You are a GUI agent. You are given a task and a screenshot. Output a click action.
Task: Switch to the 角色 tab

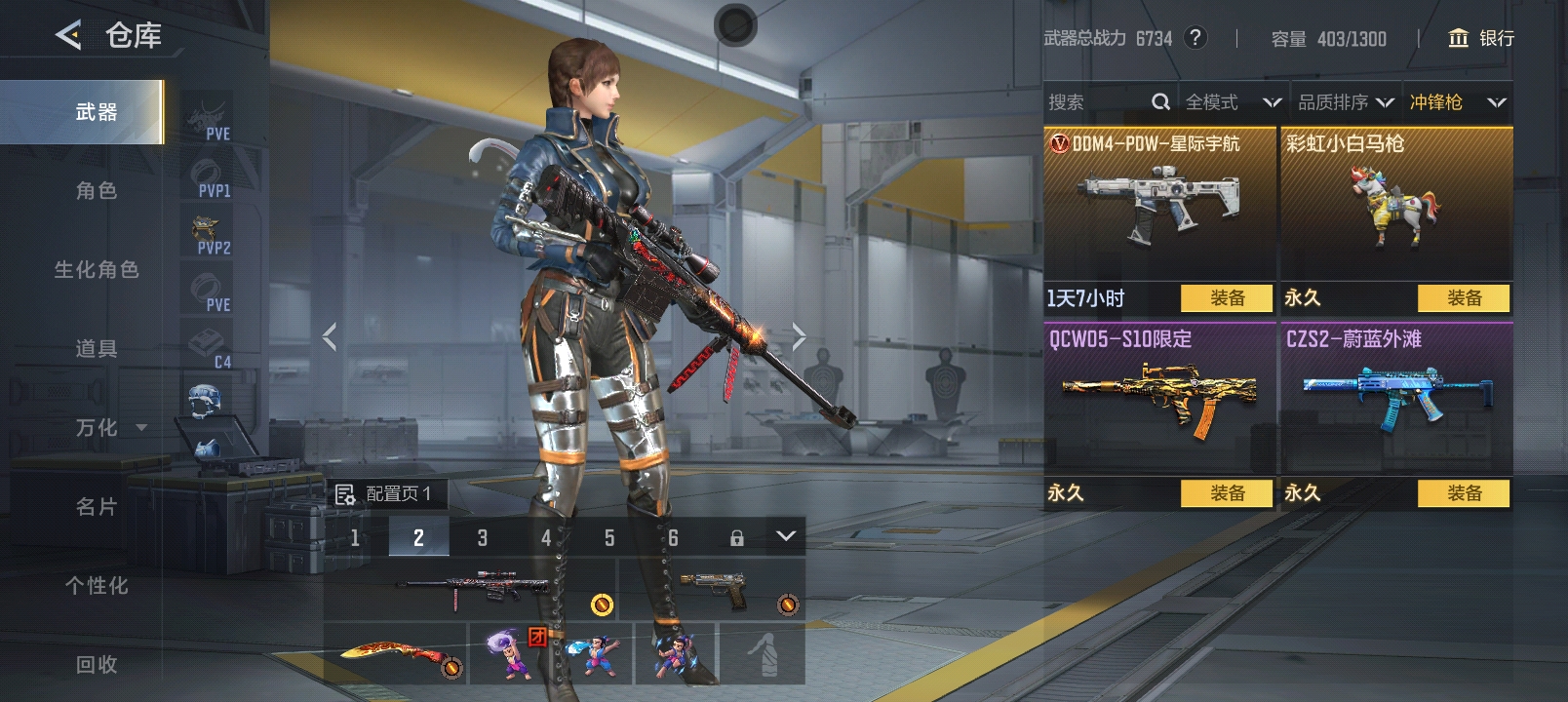pyautogui.click(x=97, y=191)
